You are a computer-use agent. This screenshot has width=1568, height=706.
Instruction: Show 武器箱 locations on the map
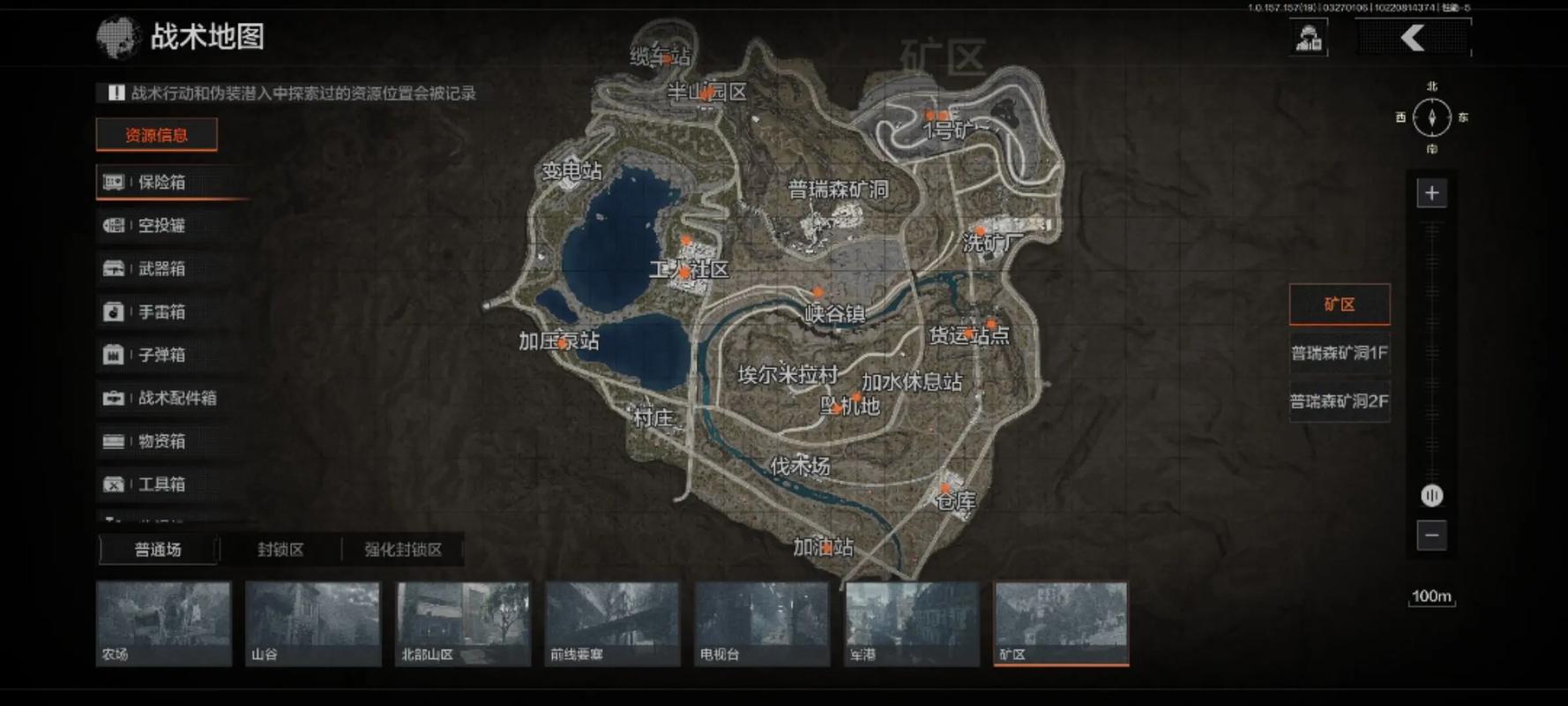pos(161,269)
